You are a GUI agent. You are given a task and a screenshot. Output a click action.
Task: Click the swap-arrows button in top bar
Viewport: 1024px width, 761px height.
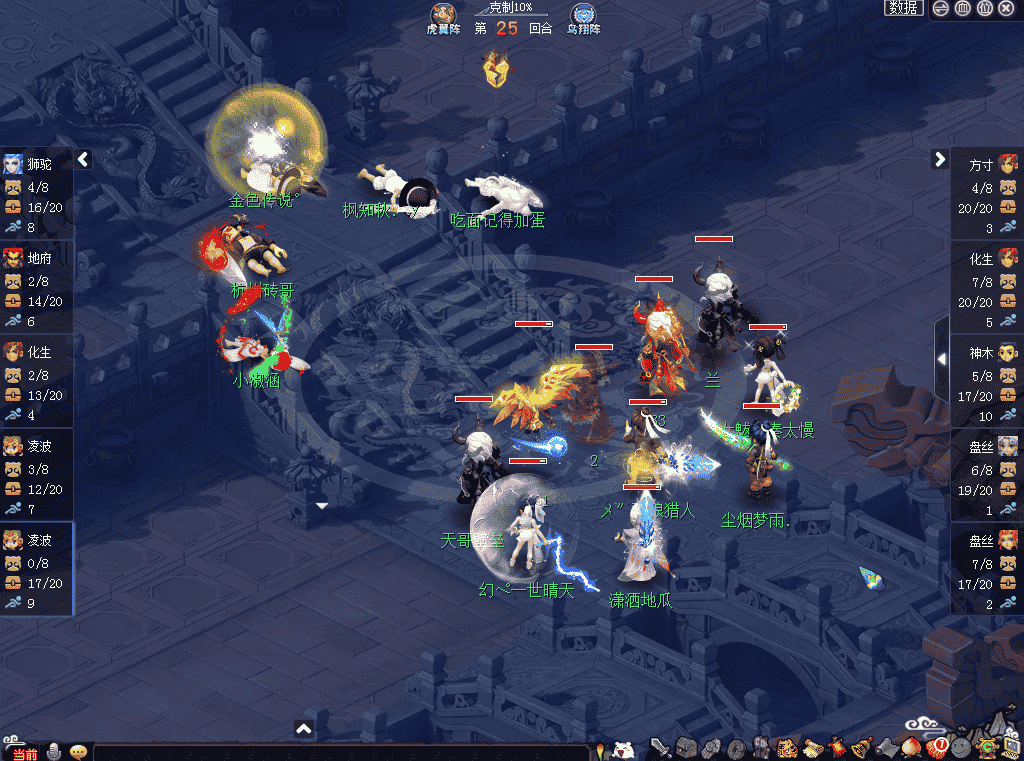click(940, 8)
